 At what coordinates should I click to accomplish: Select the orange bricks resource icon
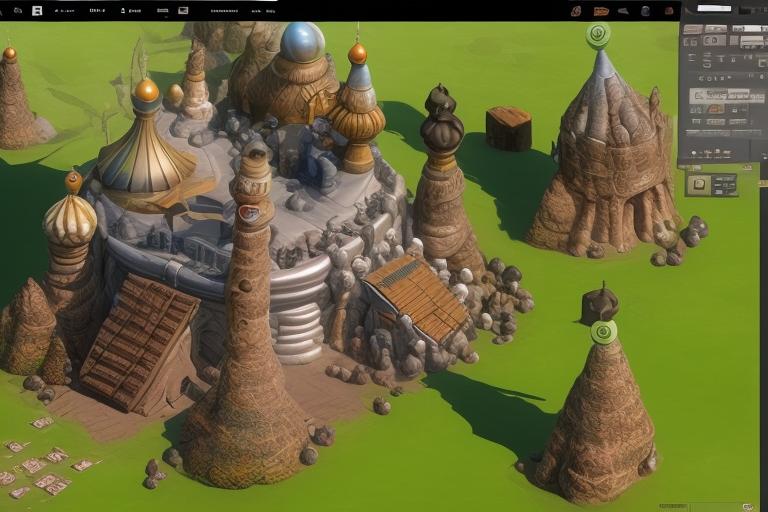pyautogui.click(x=600, y=10)
